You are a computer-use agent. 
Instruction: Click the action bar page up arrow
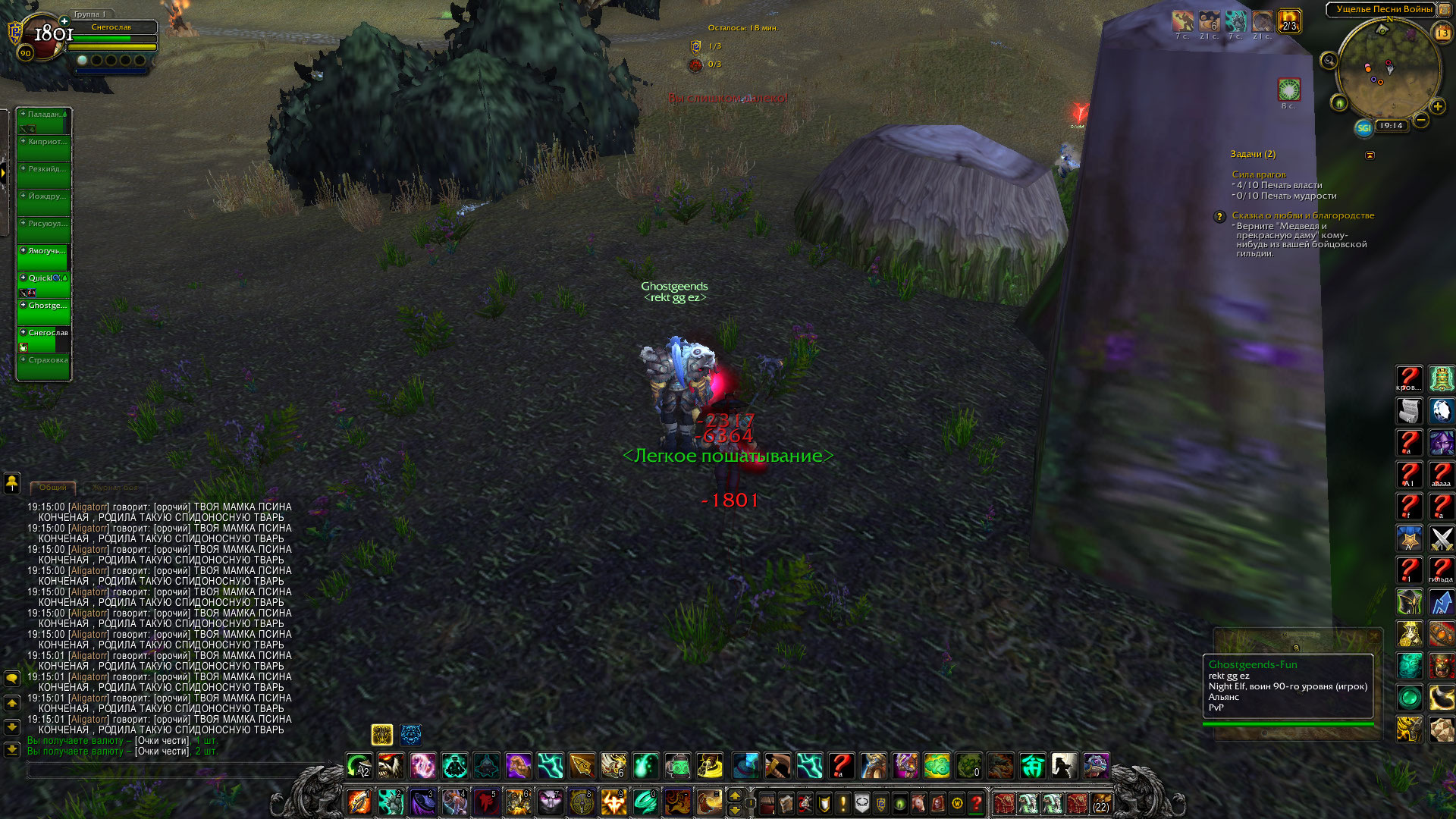(x=734, y=795)
